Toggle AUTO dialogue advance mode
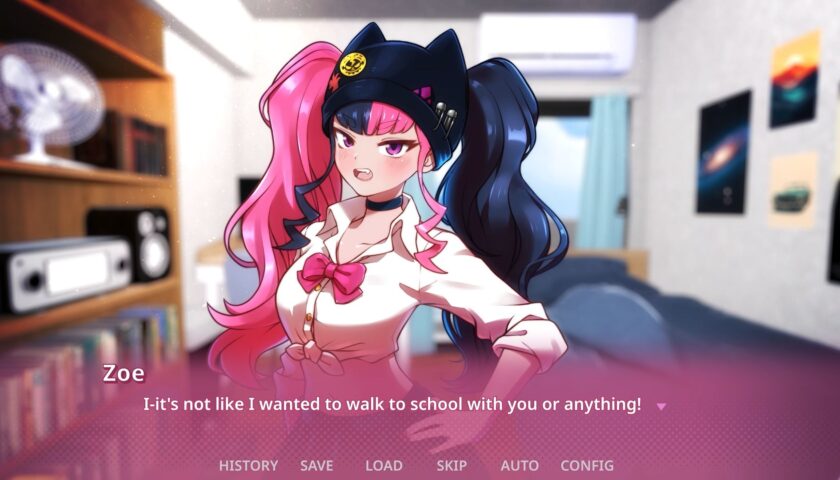 pos(519,465)
